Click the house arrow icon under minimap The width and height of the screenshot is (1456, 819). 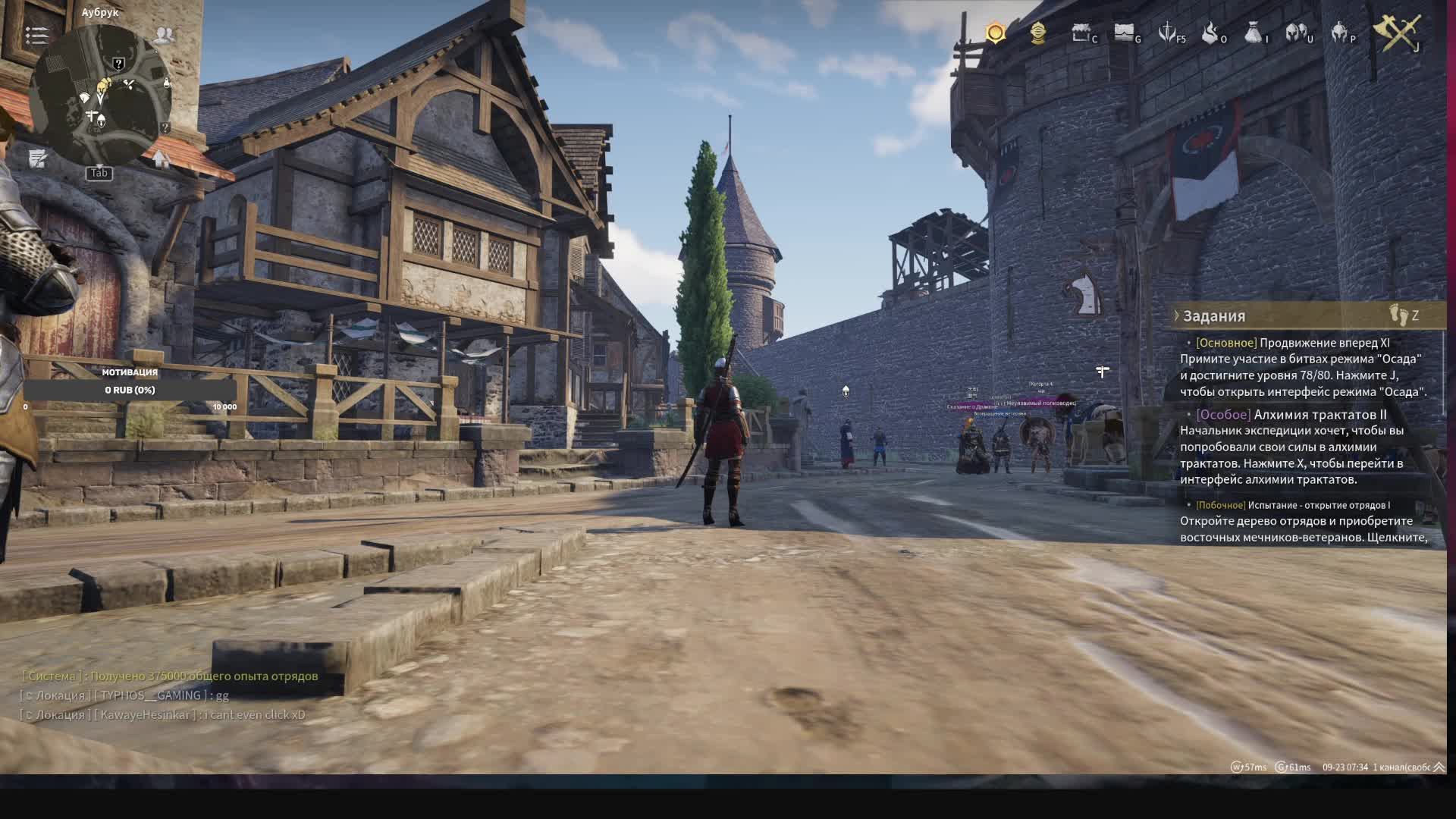point(161,158)
